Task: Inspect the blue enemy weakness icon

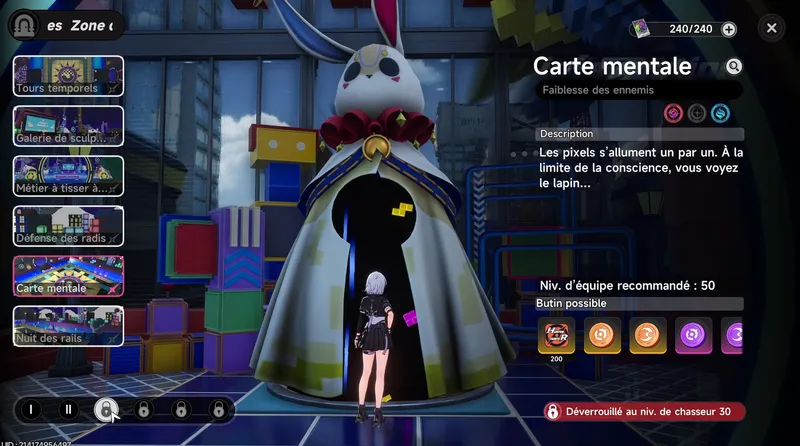Action: [720, 113]
